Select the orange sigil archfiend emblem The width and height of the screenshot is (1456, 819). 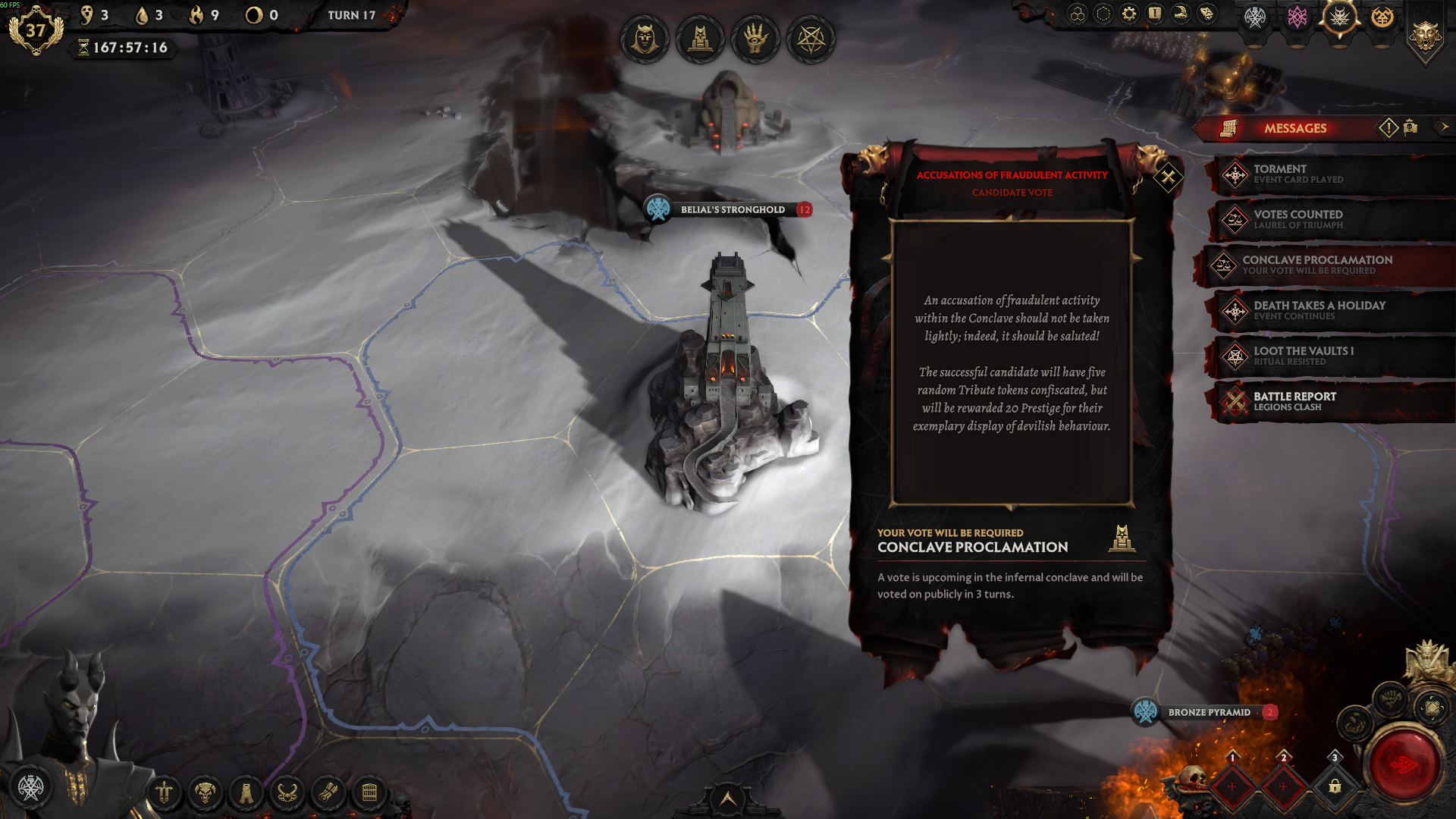coord(1382,17)
